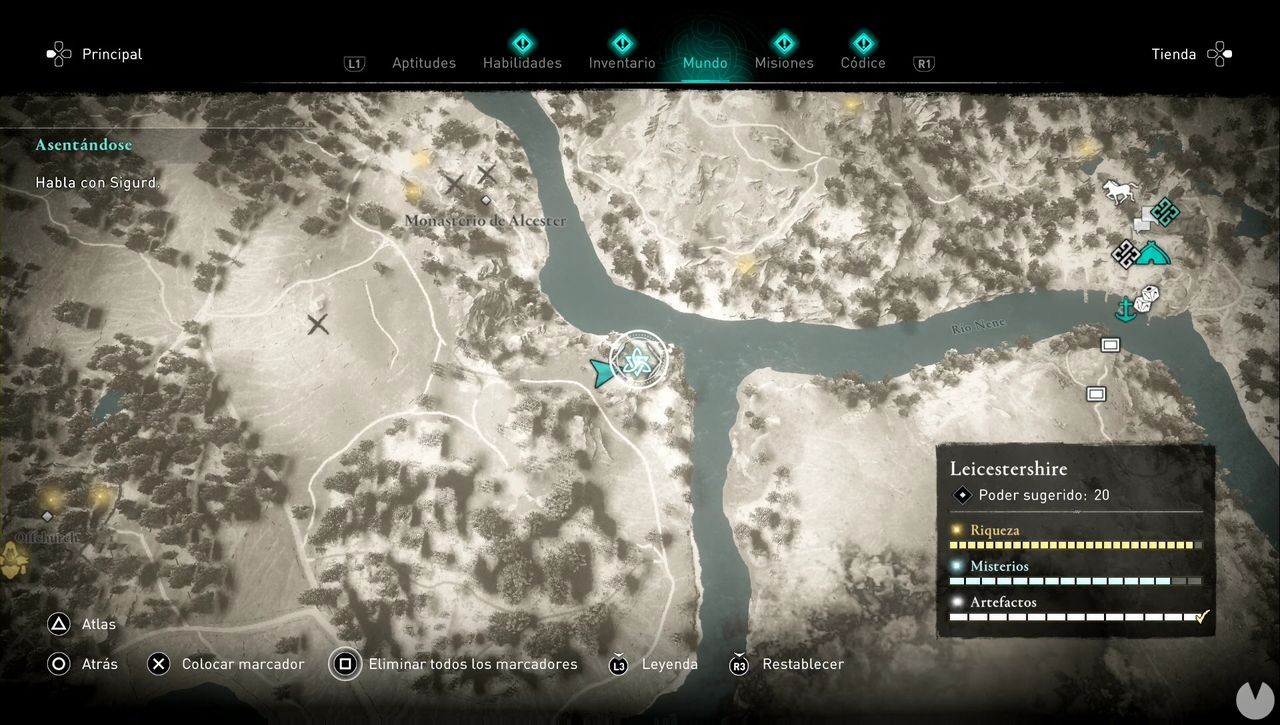Go to the Inventario tab
The image size is (1280, 725).
coord(622,63)
